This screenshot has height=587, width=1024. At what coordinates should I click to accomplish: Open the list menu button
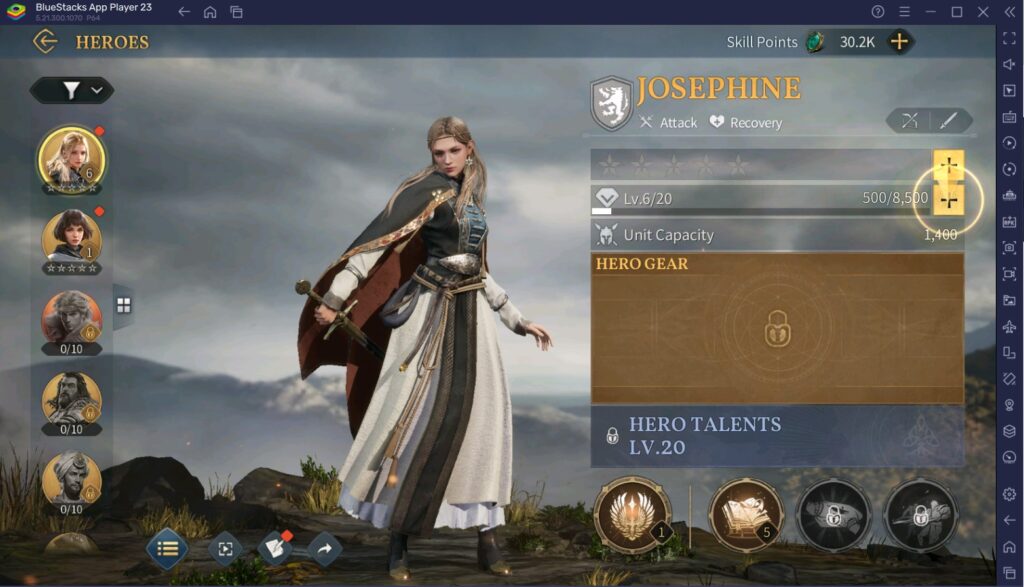(167, 548)
